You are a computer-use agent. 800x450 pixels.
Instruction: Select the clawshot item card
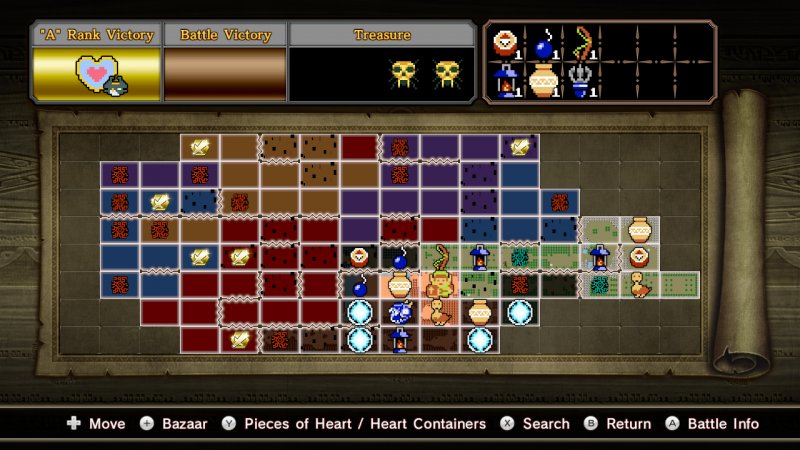(580, 82)
